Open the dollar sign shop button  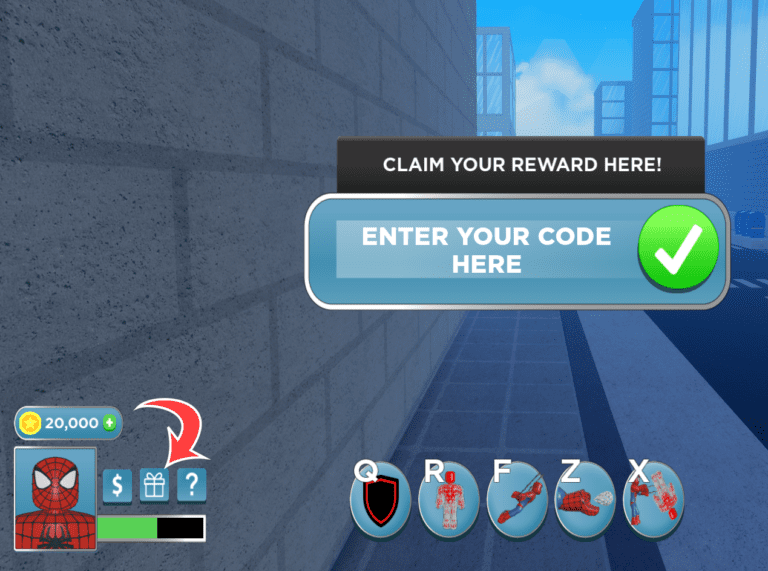117,486
